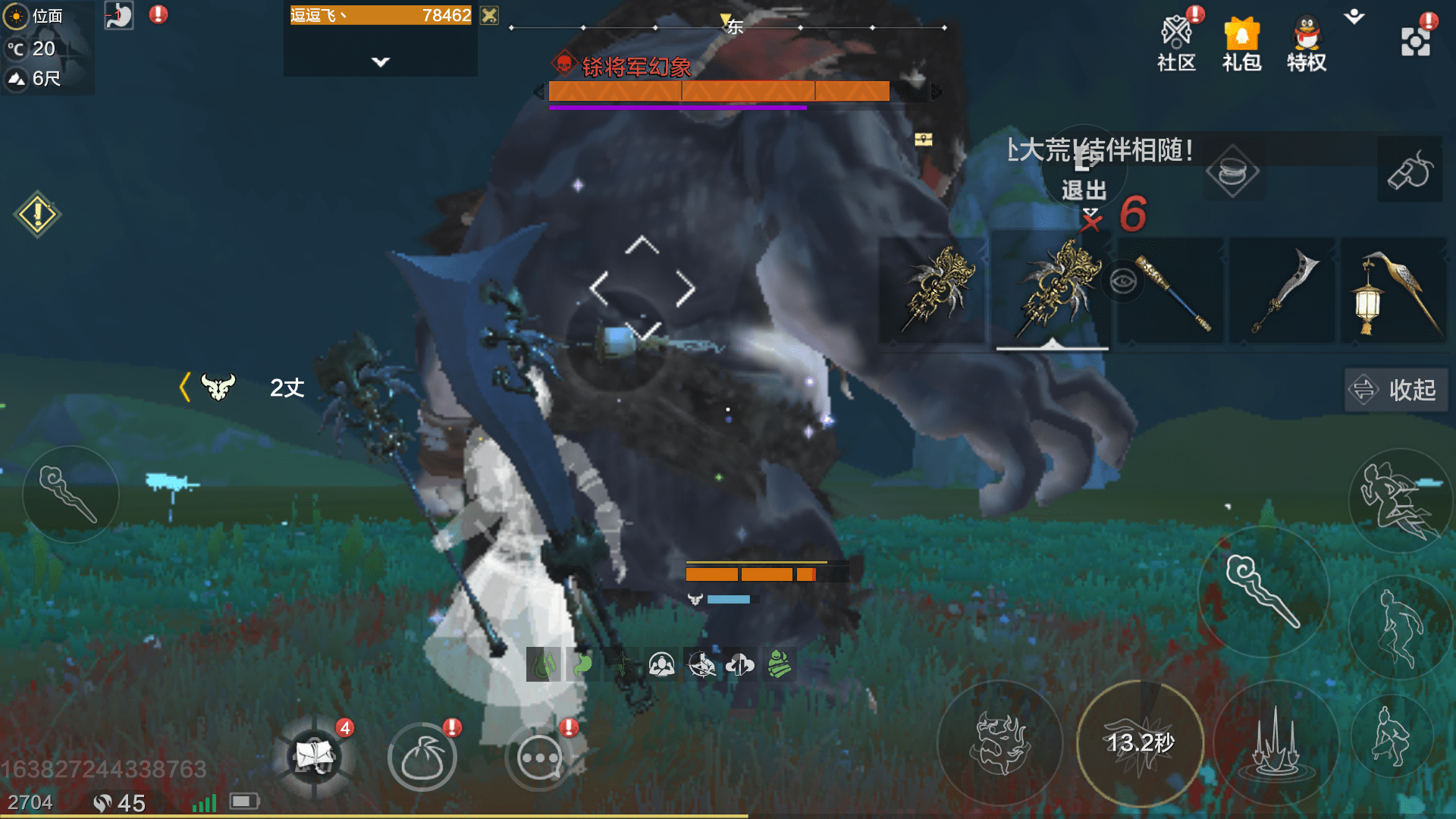Viewport: 1456px width, 819px height.
Task: Blow the whistle summon icon
Action: (x=1410, y=170)
